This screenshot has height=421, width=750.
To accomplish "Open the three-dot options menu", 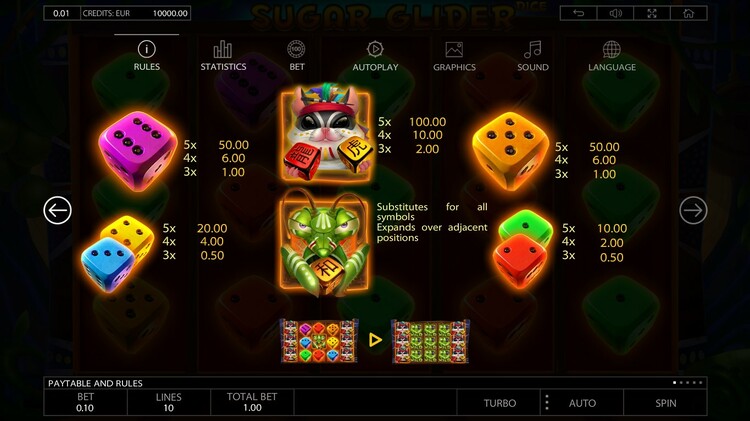I will click(x=546, y=403).
